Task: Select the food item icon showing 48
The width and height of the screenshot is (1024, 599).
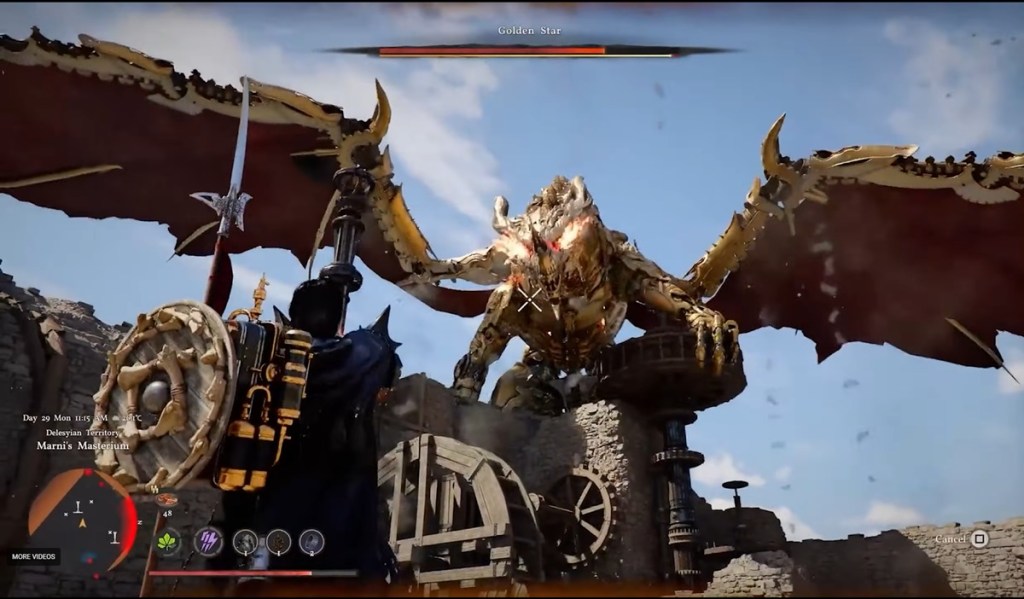Action: click(167, 501)
